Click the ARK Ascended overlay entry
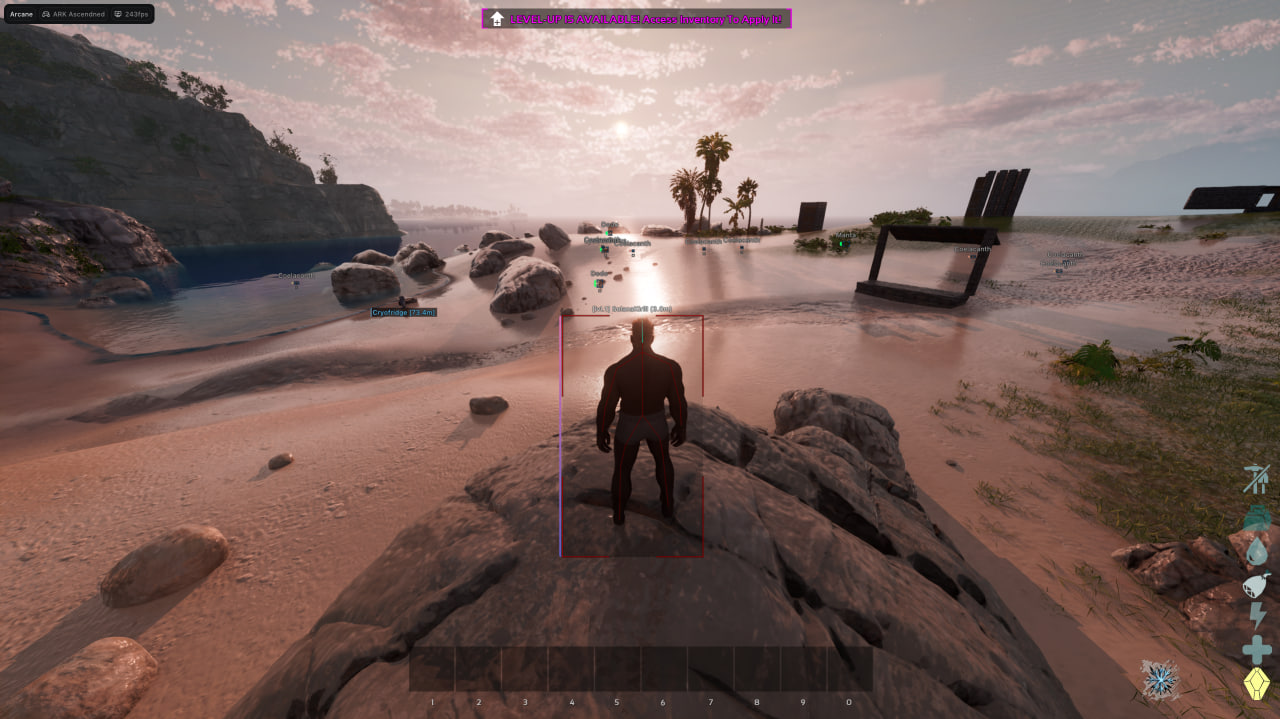This screenshot has width=1280, height=719. click(73, 14)
